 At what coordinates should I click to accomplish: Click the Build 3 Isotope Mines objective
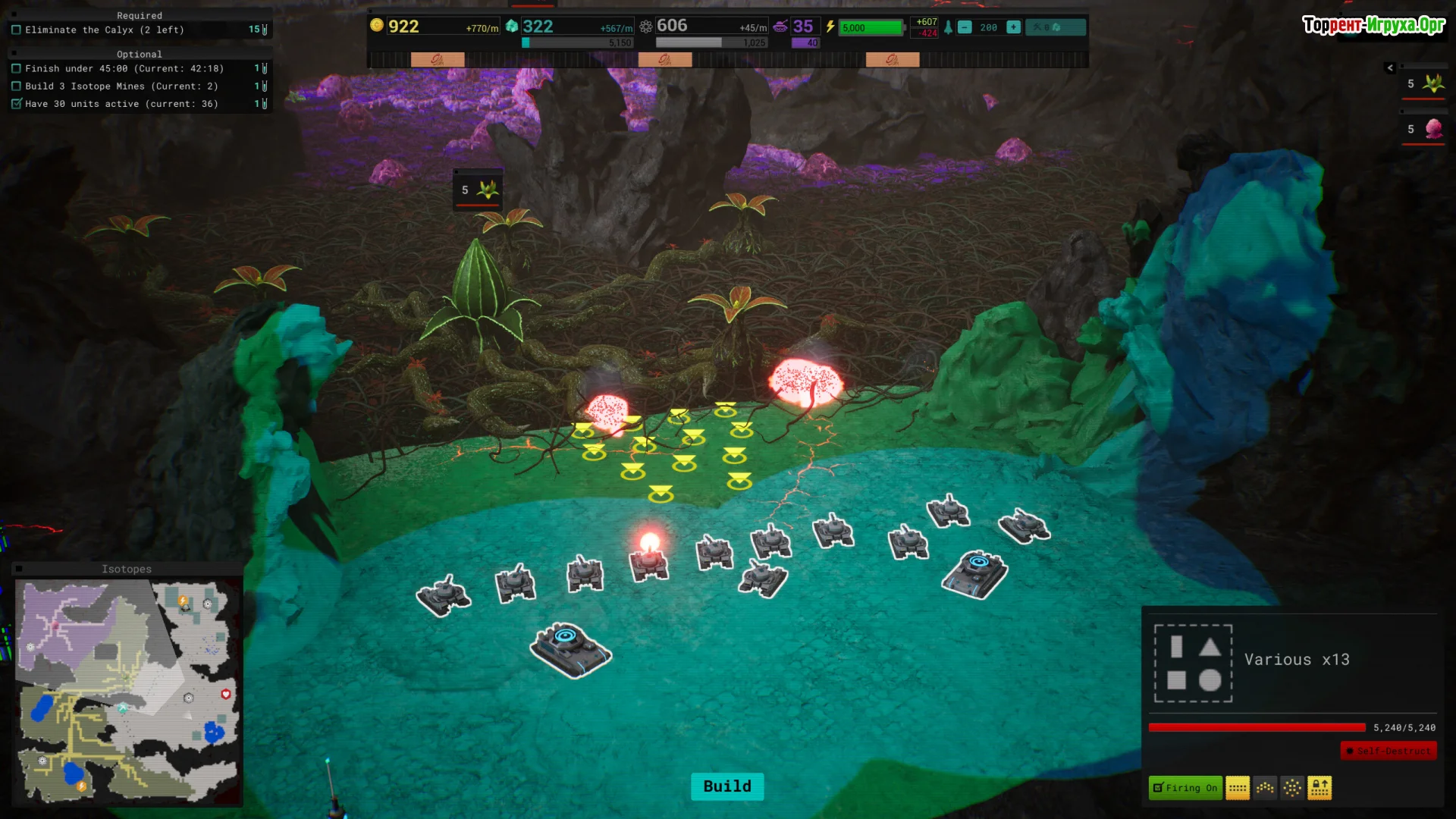click(x=121, y=86)
